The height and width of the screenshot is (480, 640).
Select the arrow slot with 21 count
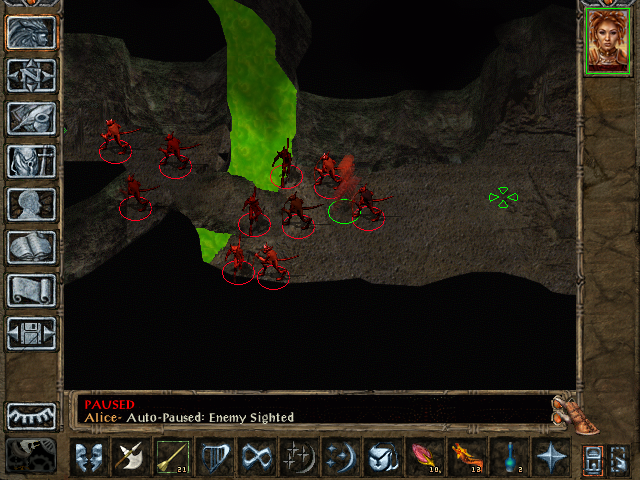pyautogui.click(x=173, y=458)
